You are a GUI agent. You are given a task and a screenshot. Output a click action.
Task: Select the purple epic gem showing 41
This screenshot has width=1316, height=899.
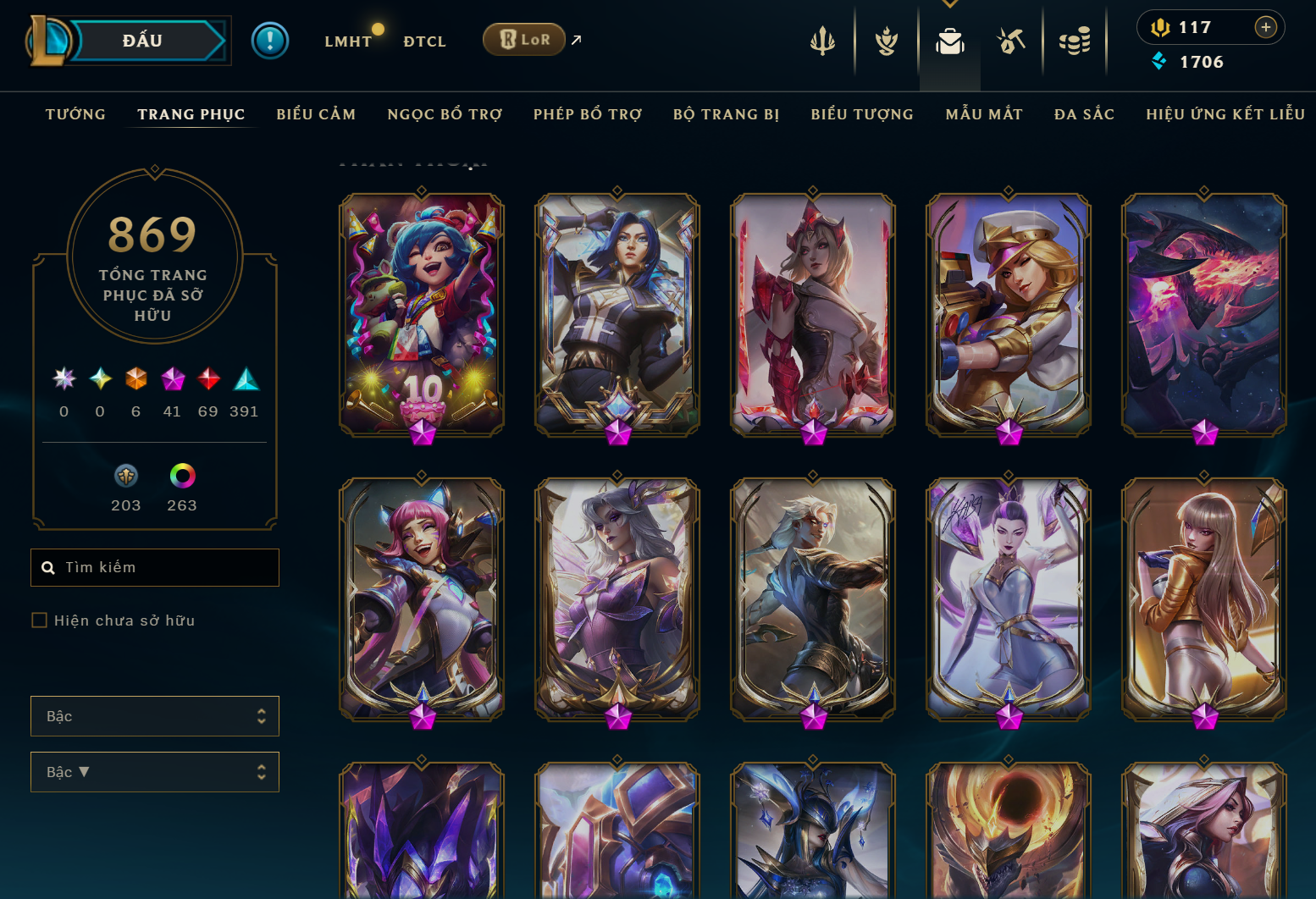(173, 379)
